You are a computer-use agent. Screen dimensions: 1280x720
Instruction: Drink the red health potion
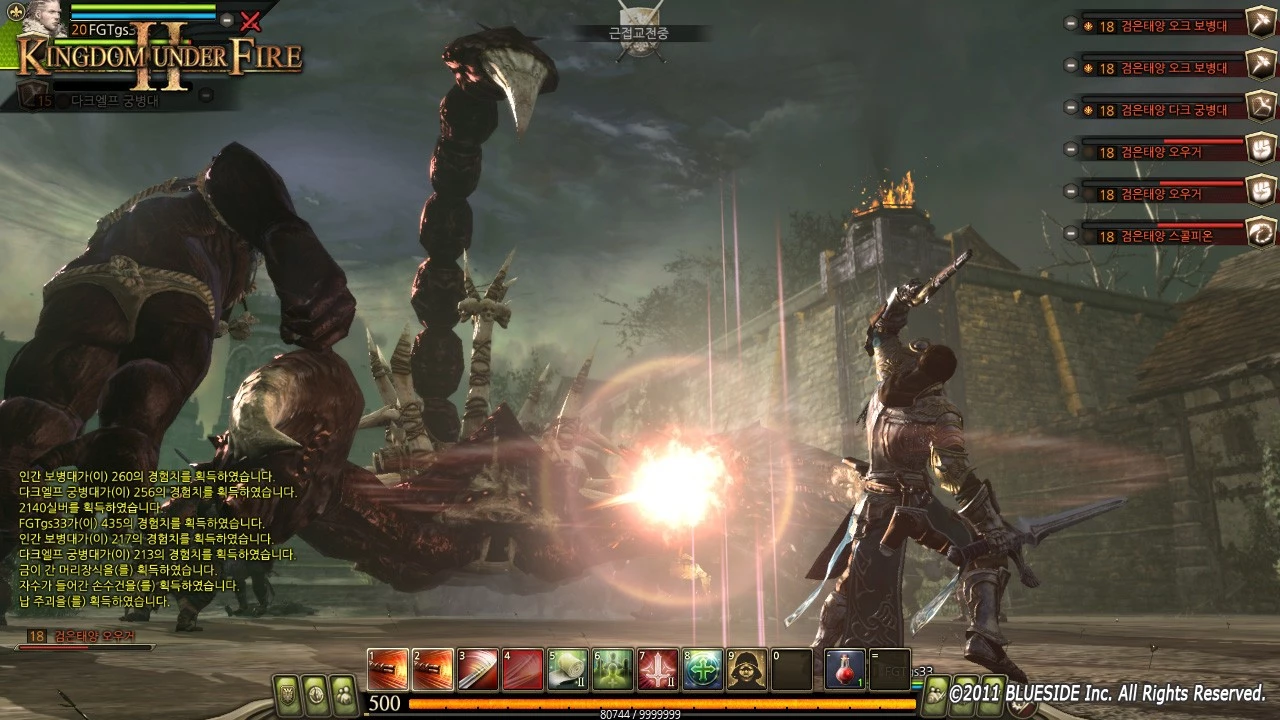click(845, 669)
